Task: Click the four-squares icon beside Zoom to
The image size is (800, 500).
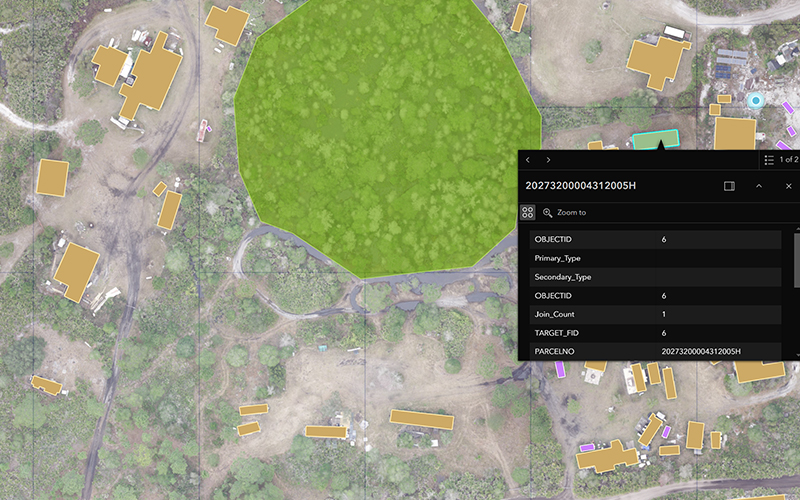Action: pos(528,213)
